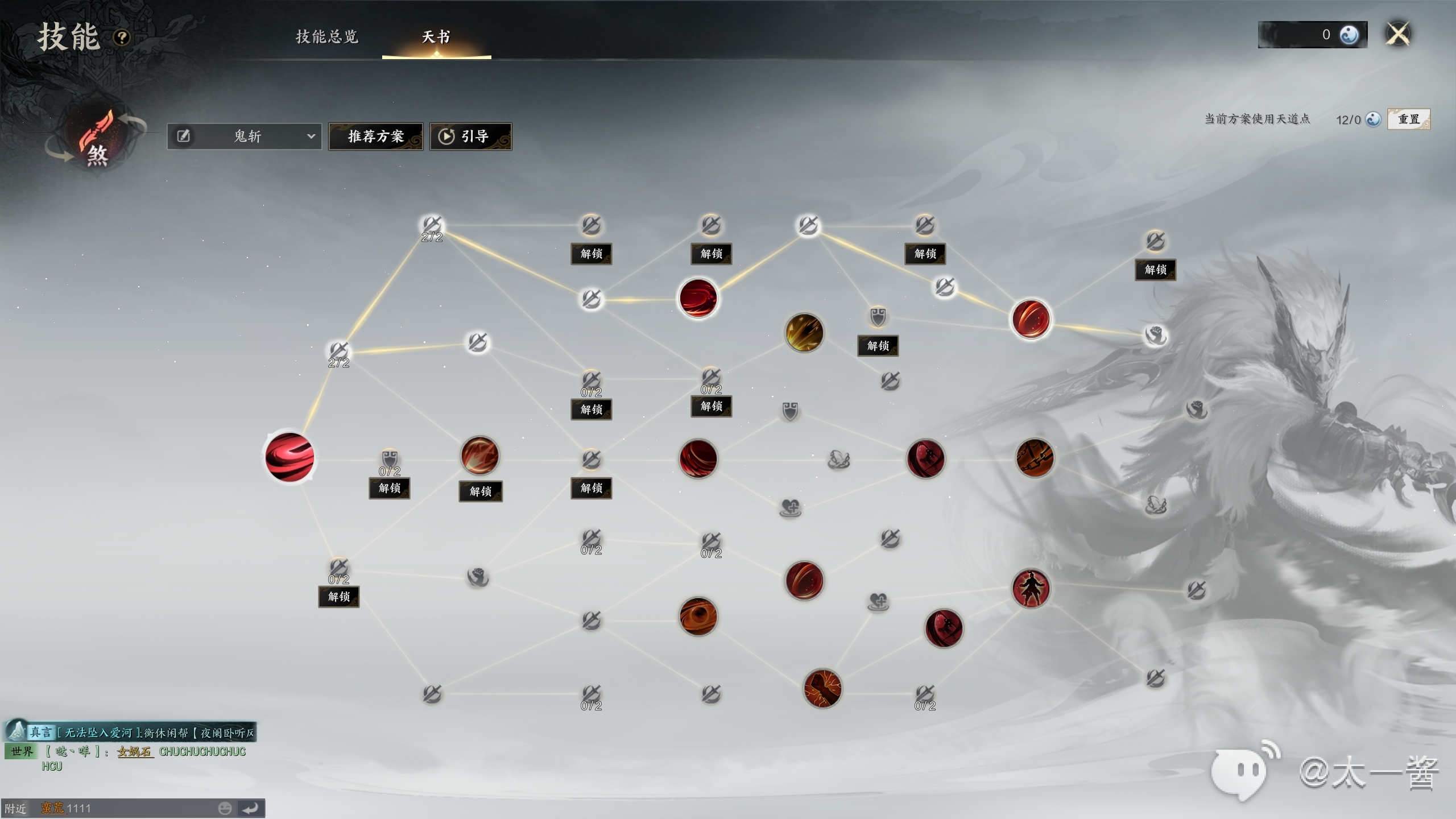Start the 引导 guide
The height and width of the screenshot is (819, 1456).
click(470, 136)
